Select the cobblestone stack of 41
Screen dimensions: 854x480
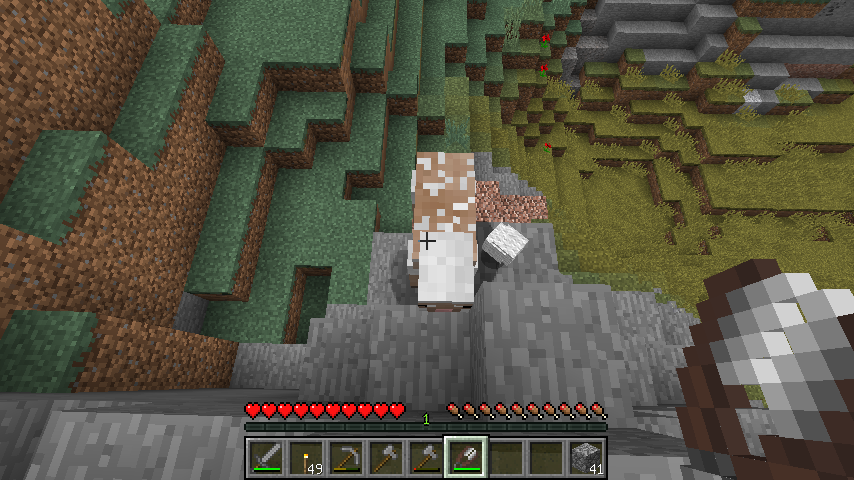586,459
